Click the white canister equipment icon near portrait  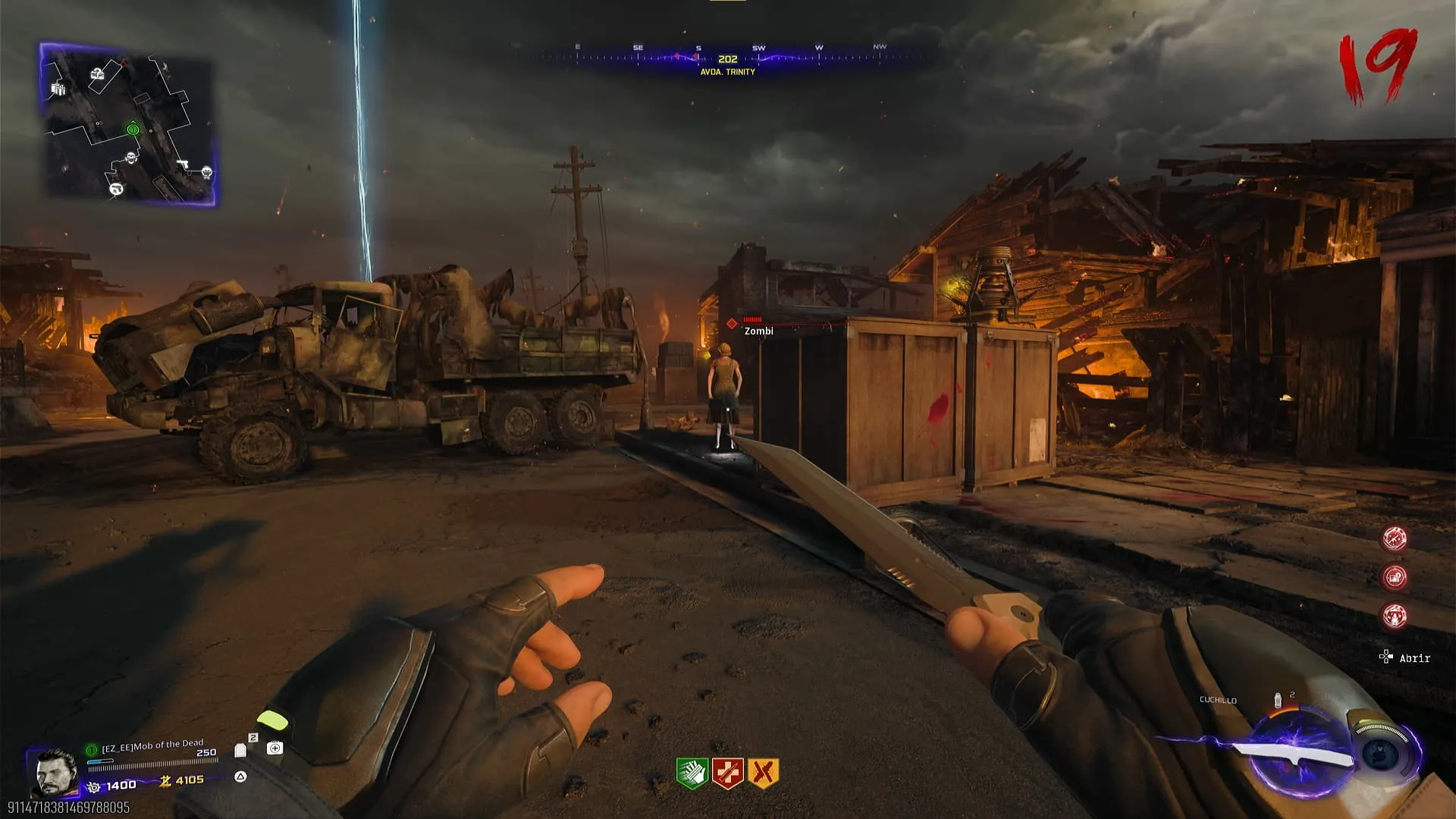click(x=240, y=750)
